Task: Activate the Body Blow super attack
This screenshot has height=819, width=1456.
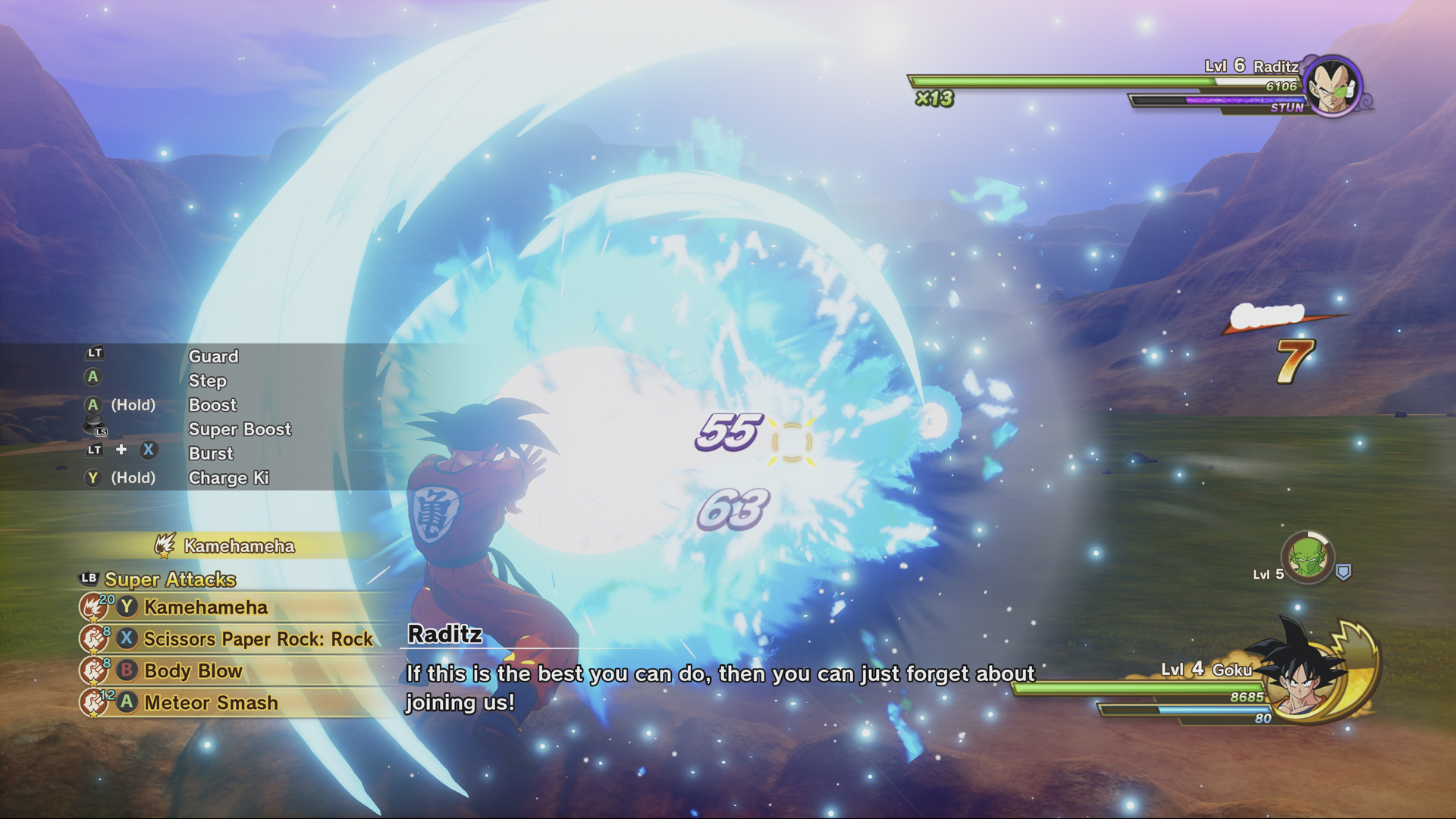Action: tap(193, 671)
